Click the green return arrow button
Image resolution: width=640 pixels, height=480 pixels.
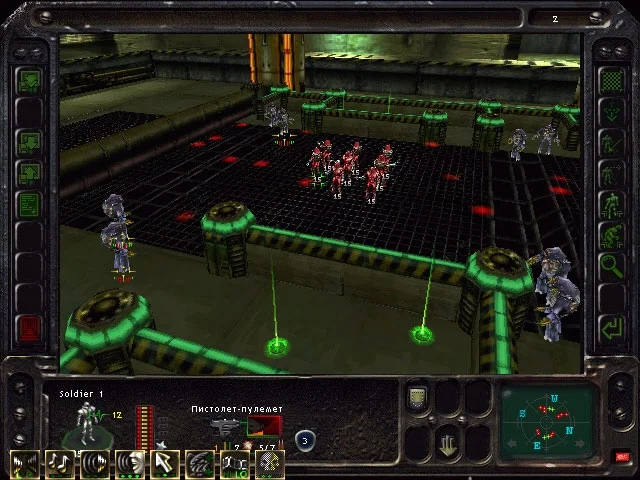[610, 326]
